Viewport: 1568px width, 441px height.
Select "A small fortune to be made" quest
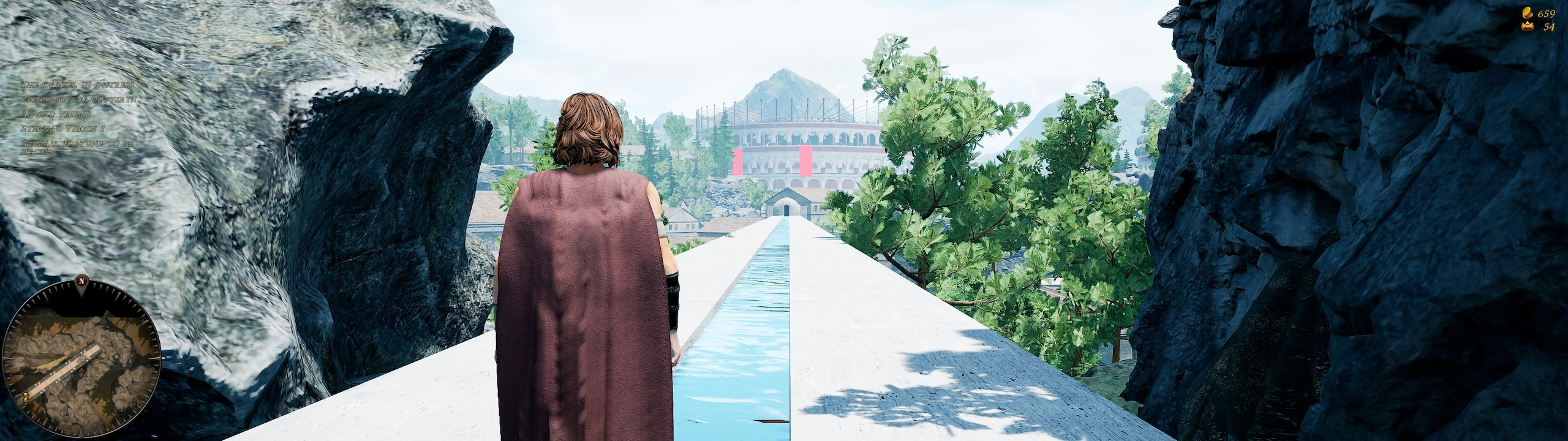77,146
